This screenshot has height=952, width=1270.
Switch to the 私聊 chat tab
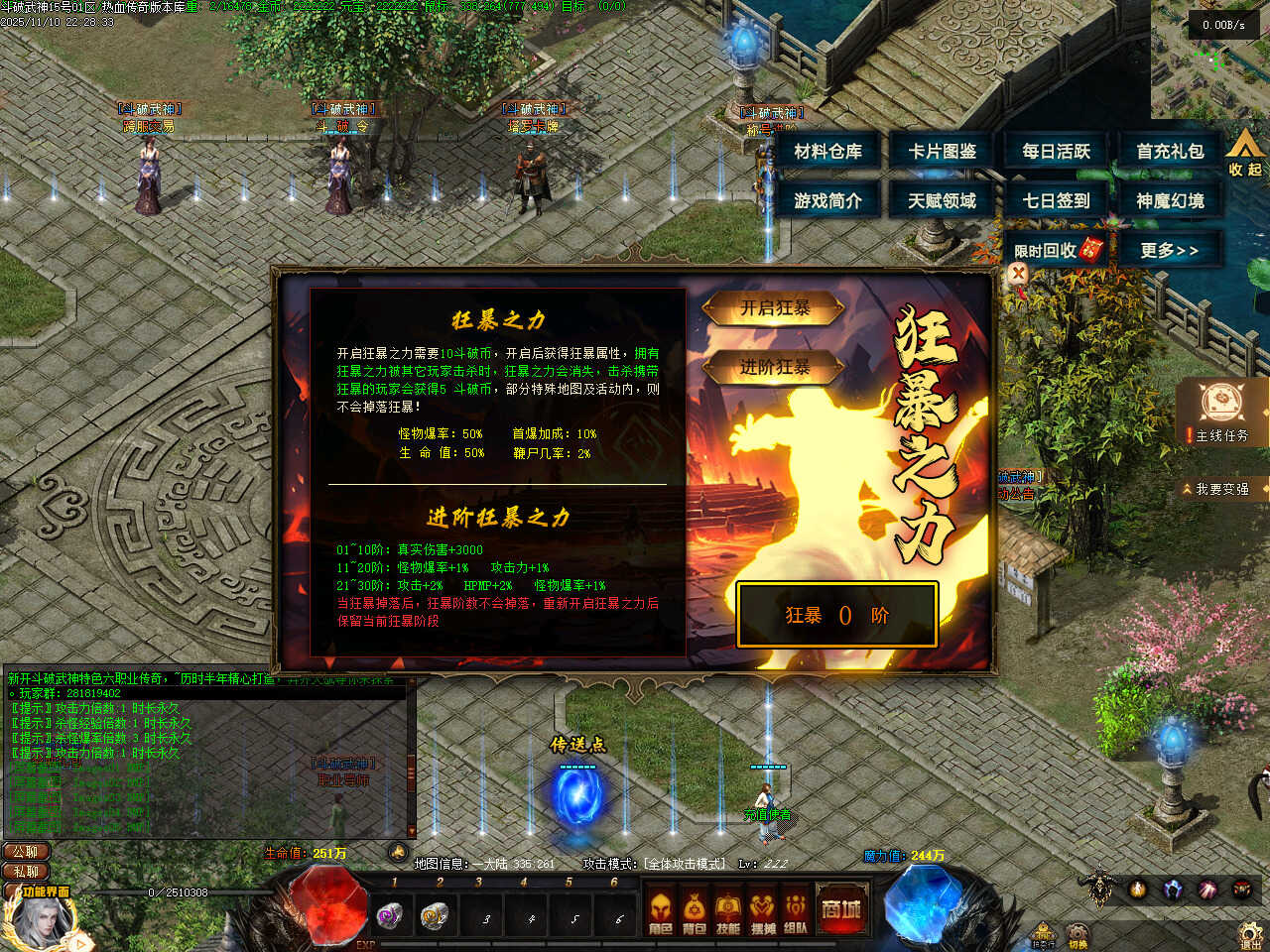26,872
